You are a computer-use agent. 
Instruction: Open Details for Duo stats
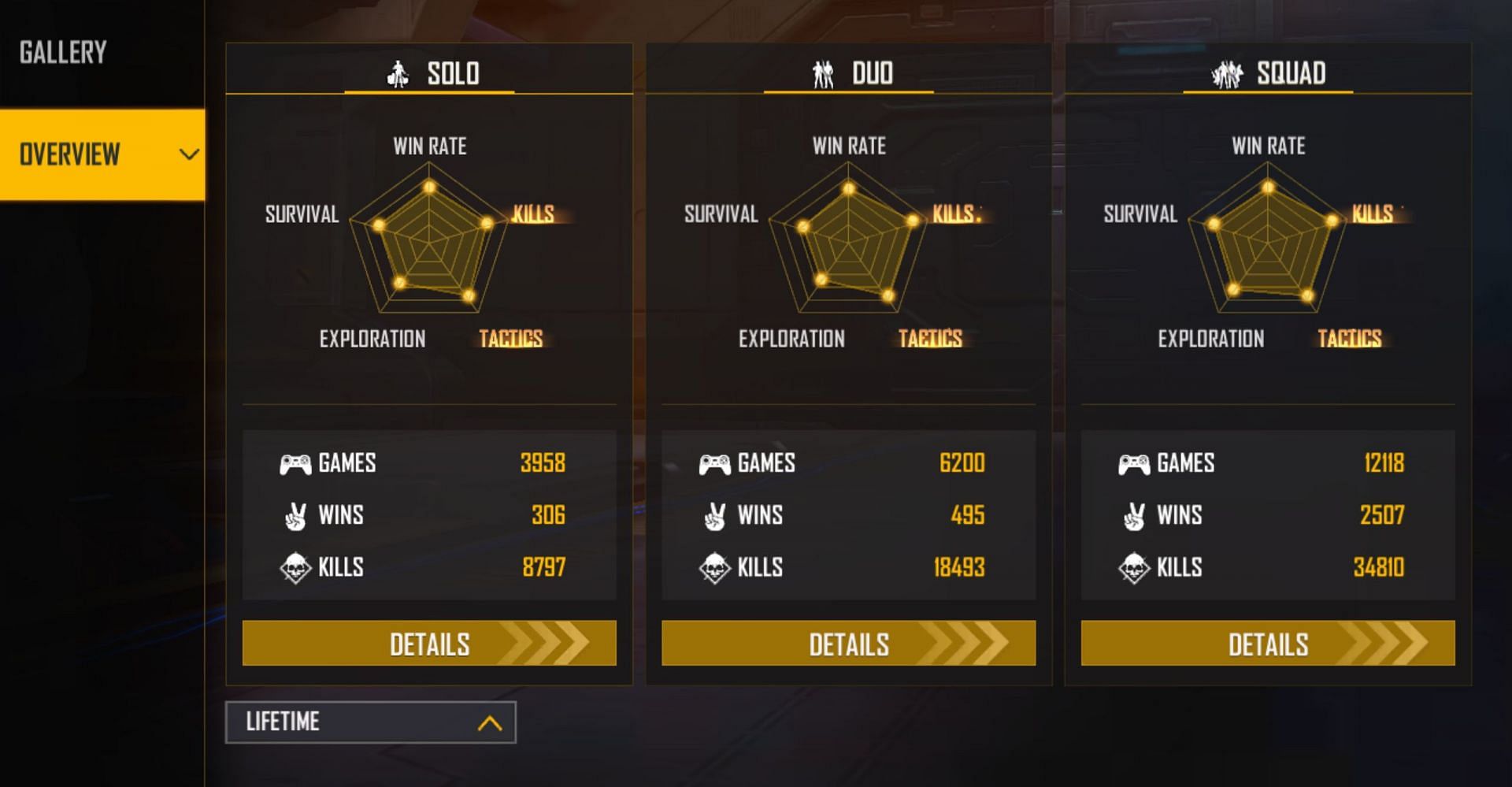coord(848,644)
